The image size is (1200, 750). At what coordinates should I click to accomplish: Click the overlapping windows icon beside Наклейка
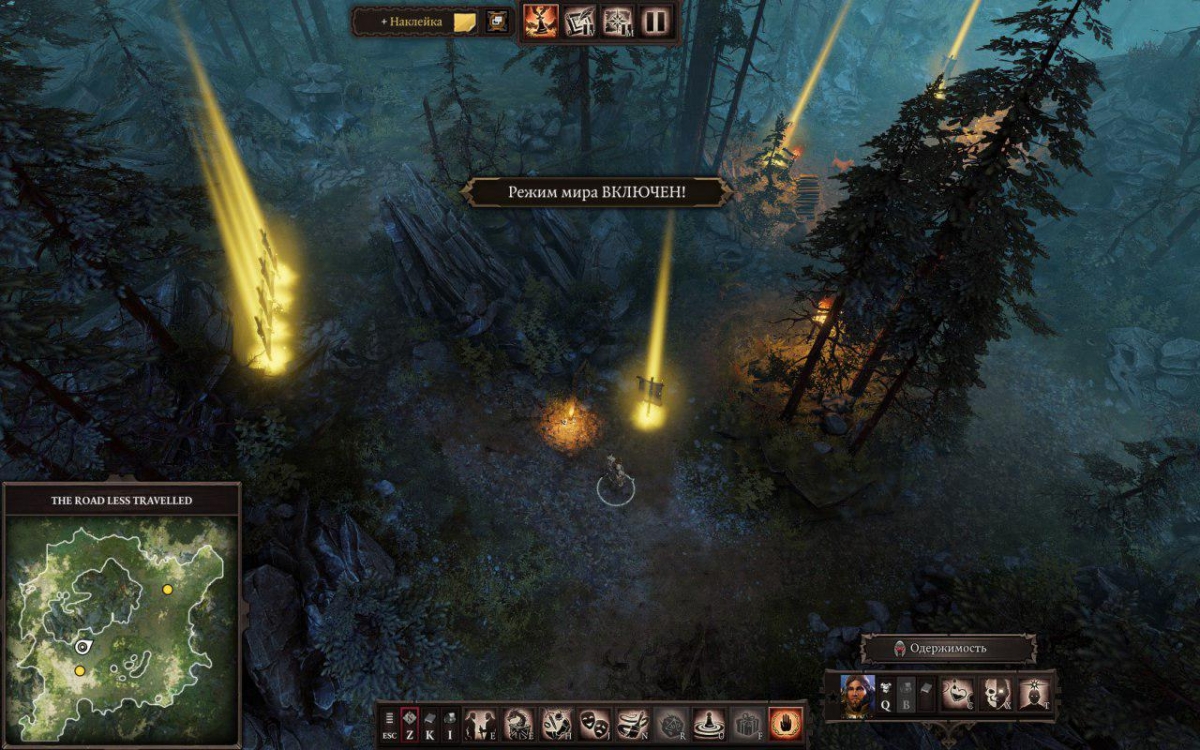click(496, 21)
